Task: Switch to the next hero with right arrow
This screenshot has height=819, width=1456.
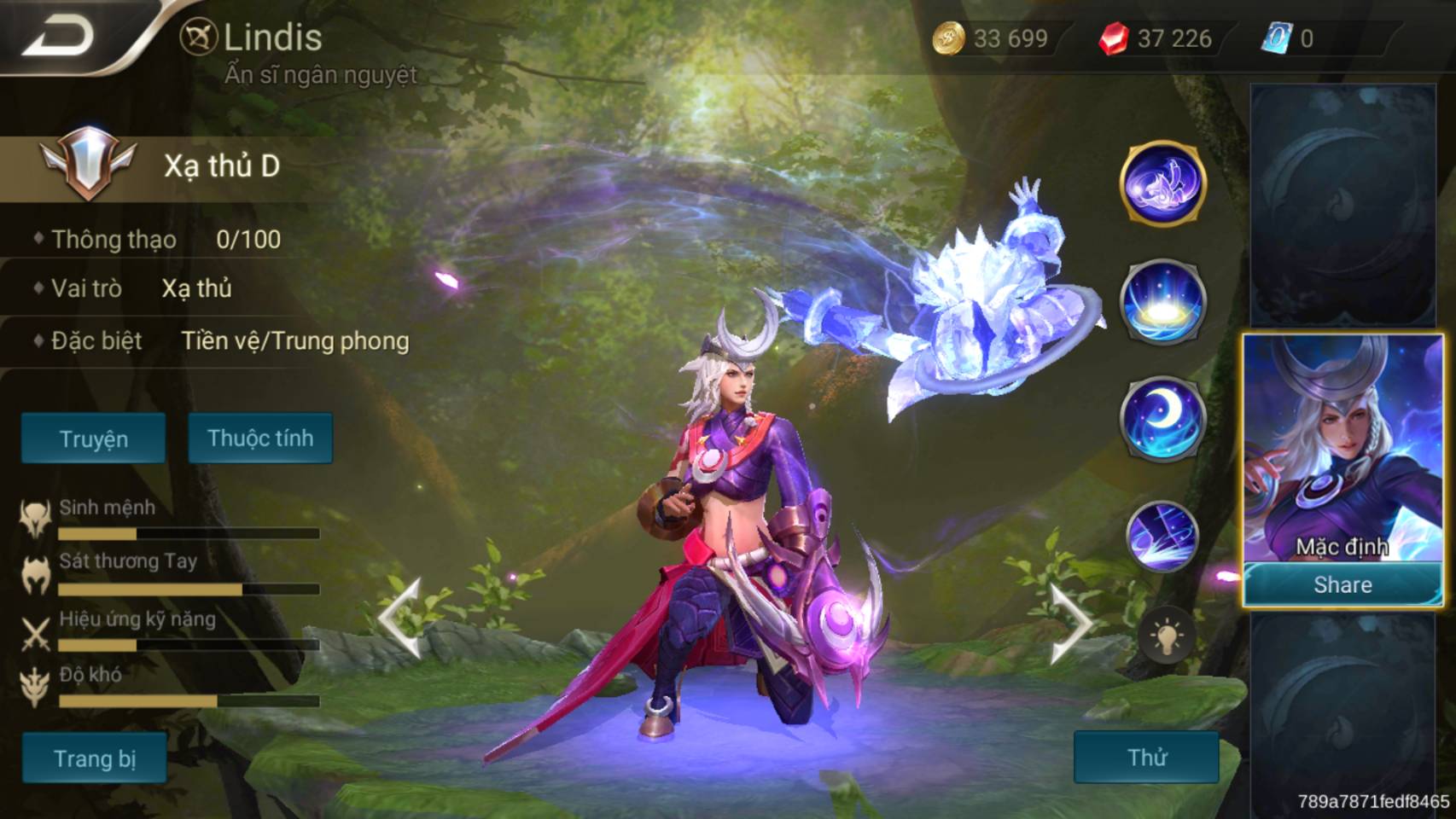Action: point(1070,623)
